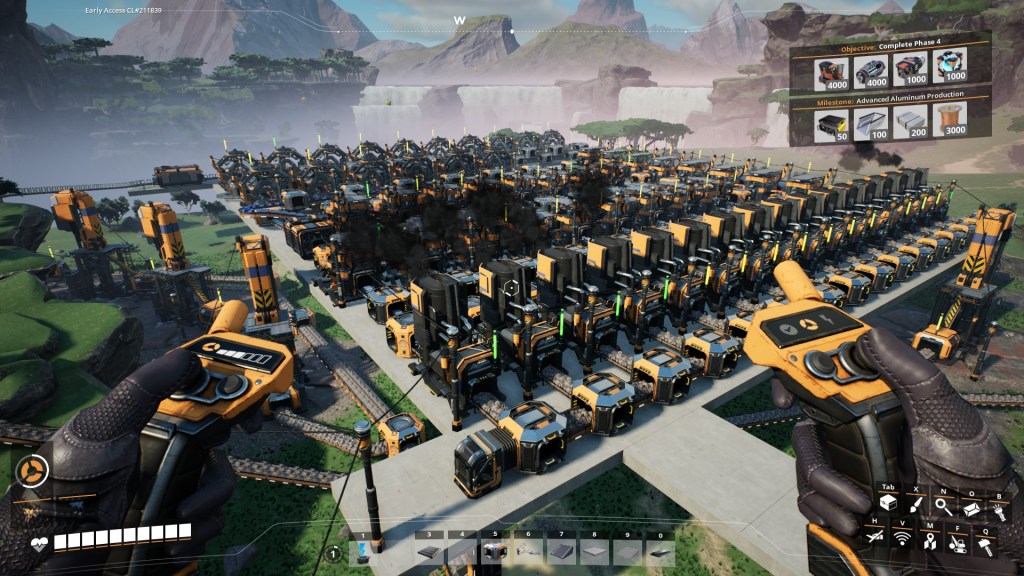Select the lightning bolt hotbar slot
The height and width of the screenshot is (576, 1024).
pos(362,550)
